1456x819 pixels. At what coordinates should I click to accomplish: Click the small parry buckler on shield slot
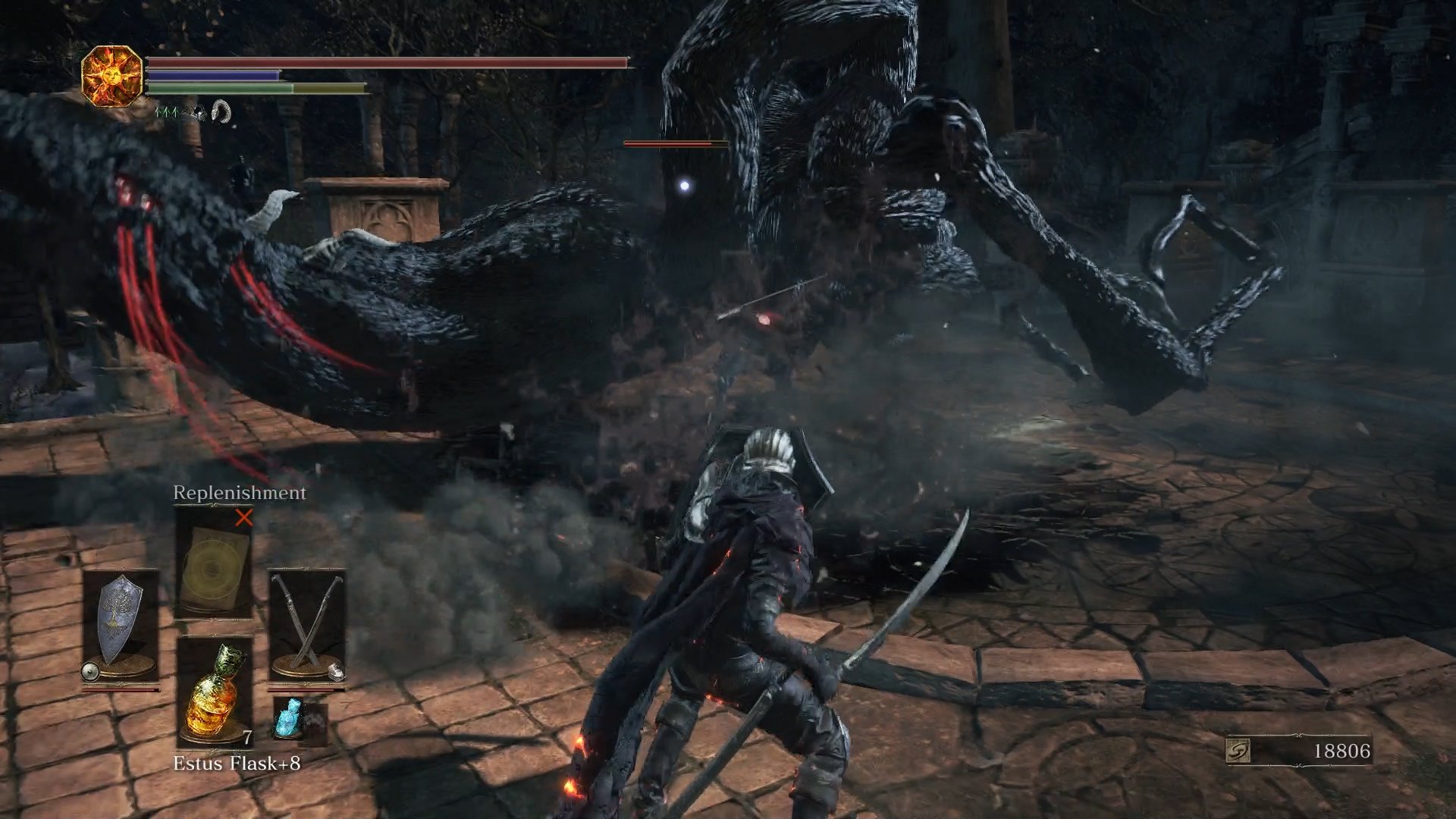pos(90,670)
